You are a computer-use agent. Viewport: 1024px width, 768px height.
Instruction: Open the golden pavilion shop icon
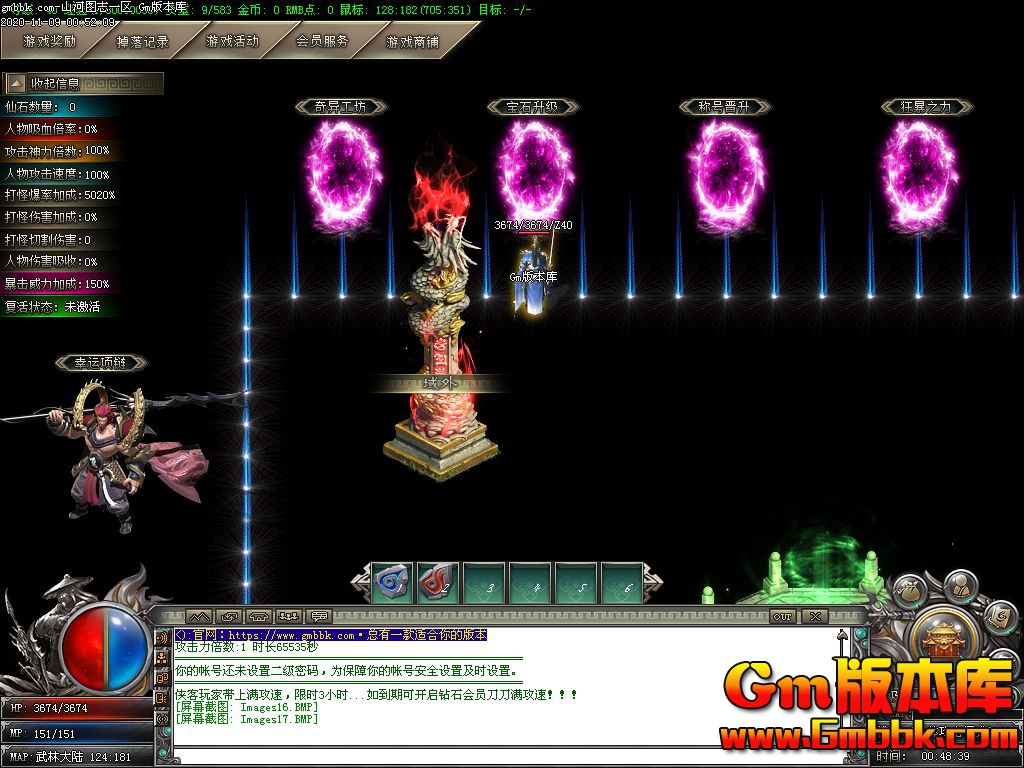[941, 635]
